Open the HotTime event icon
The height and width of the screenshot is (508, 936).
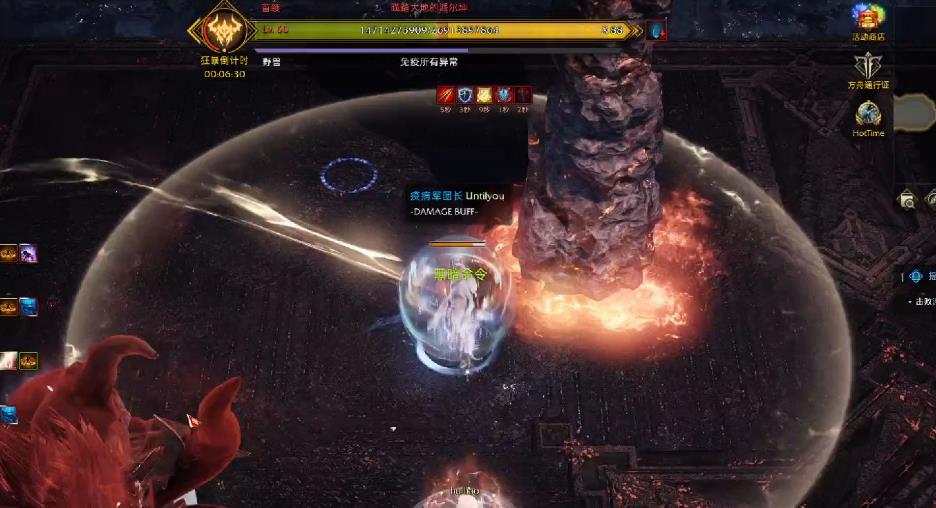[x=867, y=114]
